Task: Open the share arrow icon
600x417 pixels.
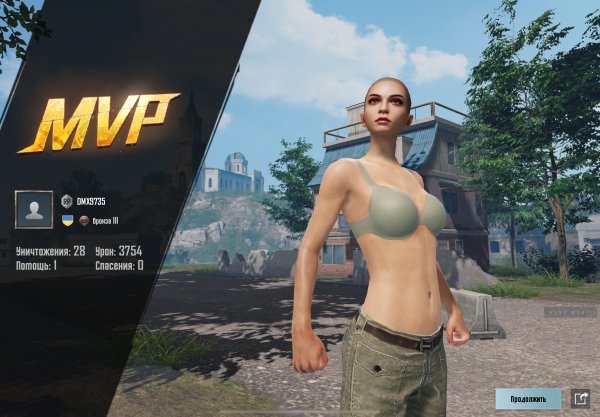Action: [580, 398]
